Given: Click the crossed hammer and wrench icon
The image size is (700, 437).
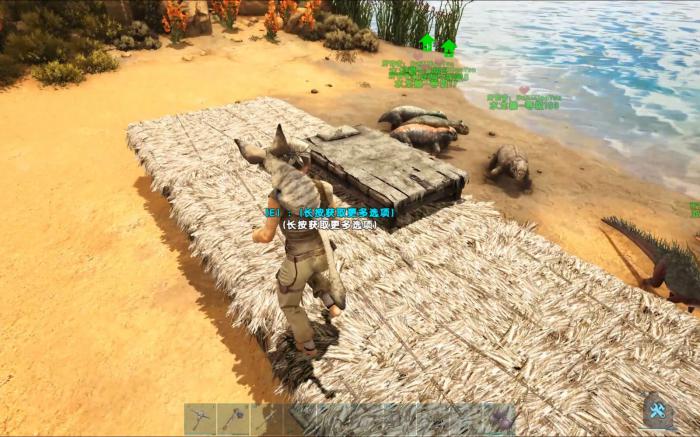Looking at the screenshot, I should tap(657, 410).
